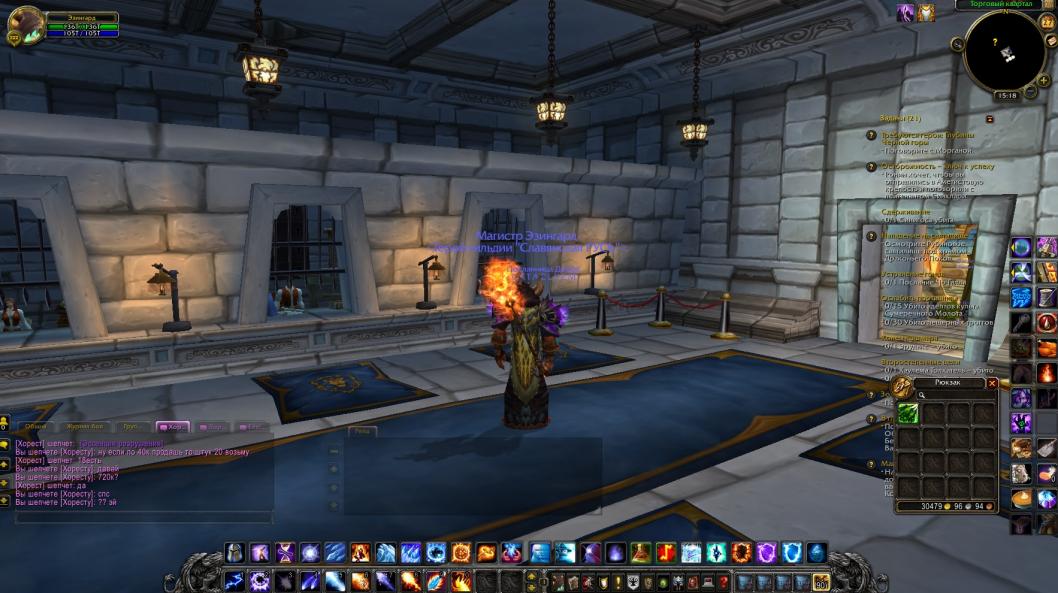Viewport: 1058px width, 593px height.
Task: Select the green item in the backpack
Action: pyautogui.click(x=908, y=413)
